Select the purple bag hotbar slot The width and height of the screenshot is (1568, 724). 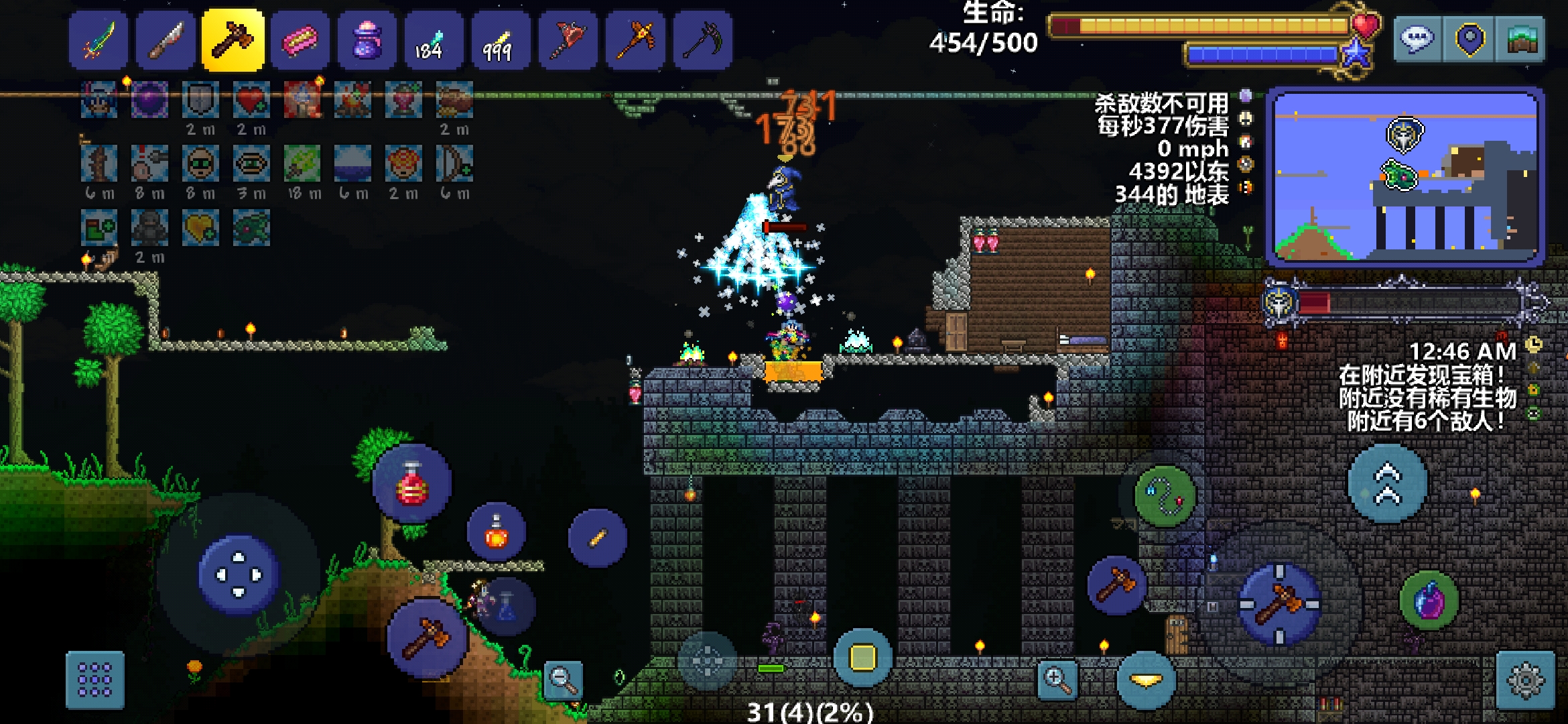367,40
